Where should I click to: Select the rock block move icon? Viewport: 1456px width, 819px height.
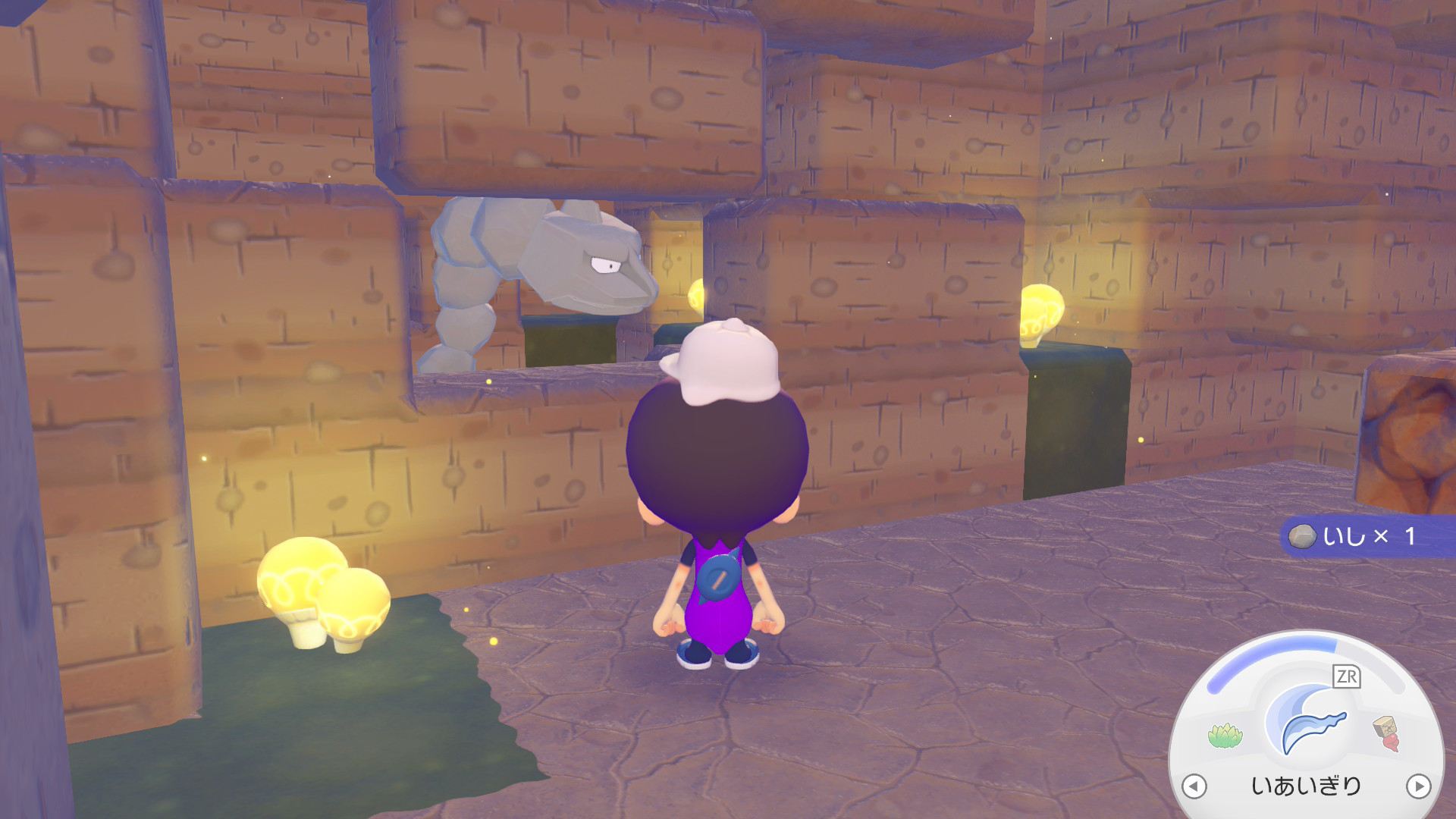coord(1386,733)
